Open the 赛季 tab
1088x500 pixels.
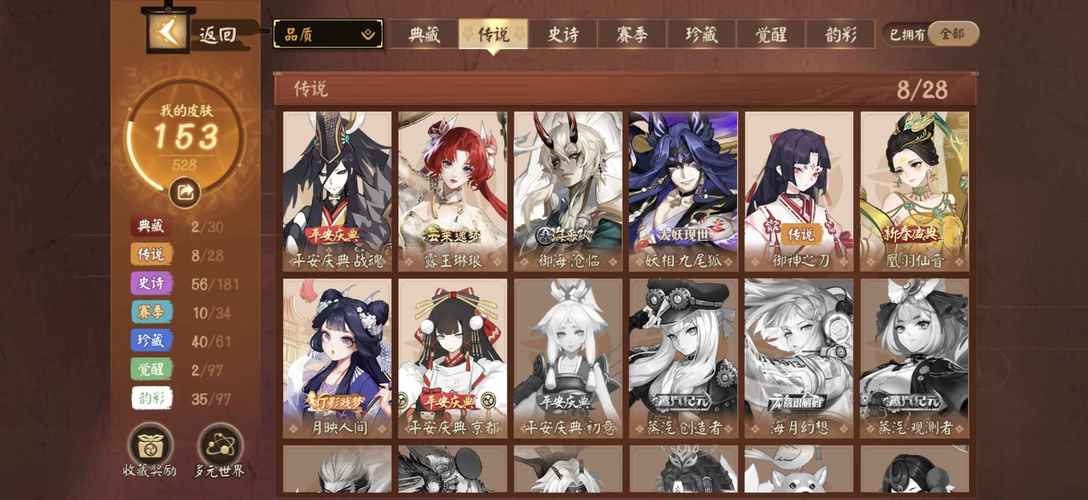click(631, 34)
